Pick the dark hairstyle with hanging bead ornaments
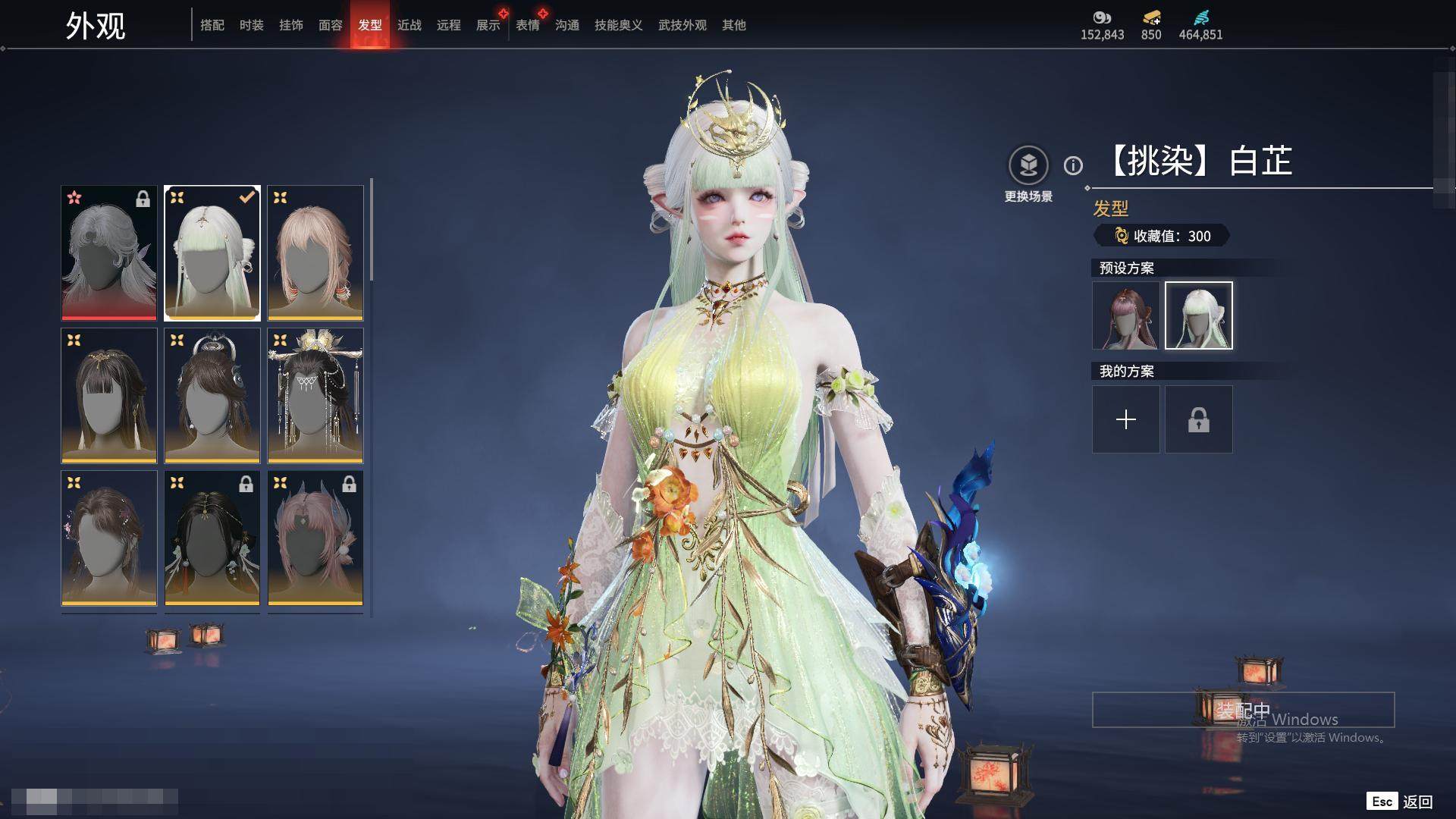This screenshot has height=819, width=1456. pyautogui.click(x=315, y=395)
